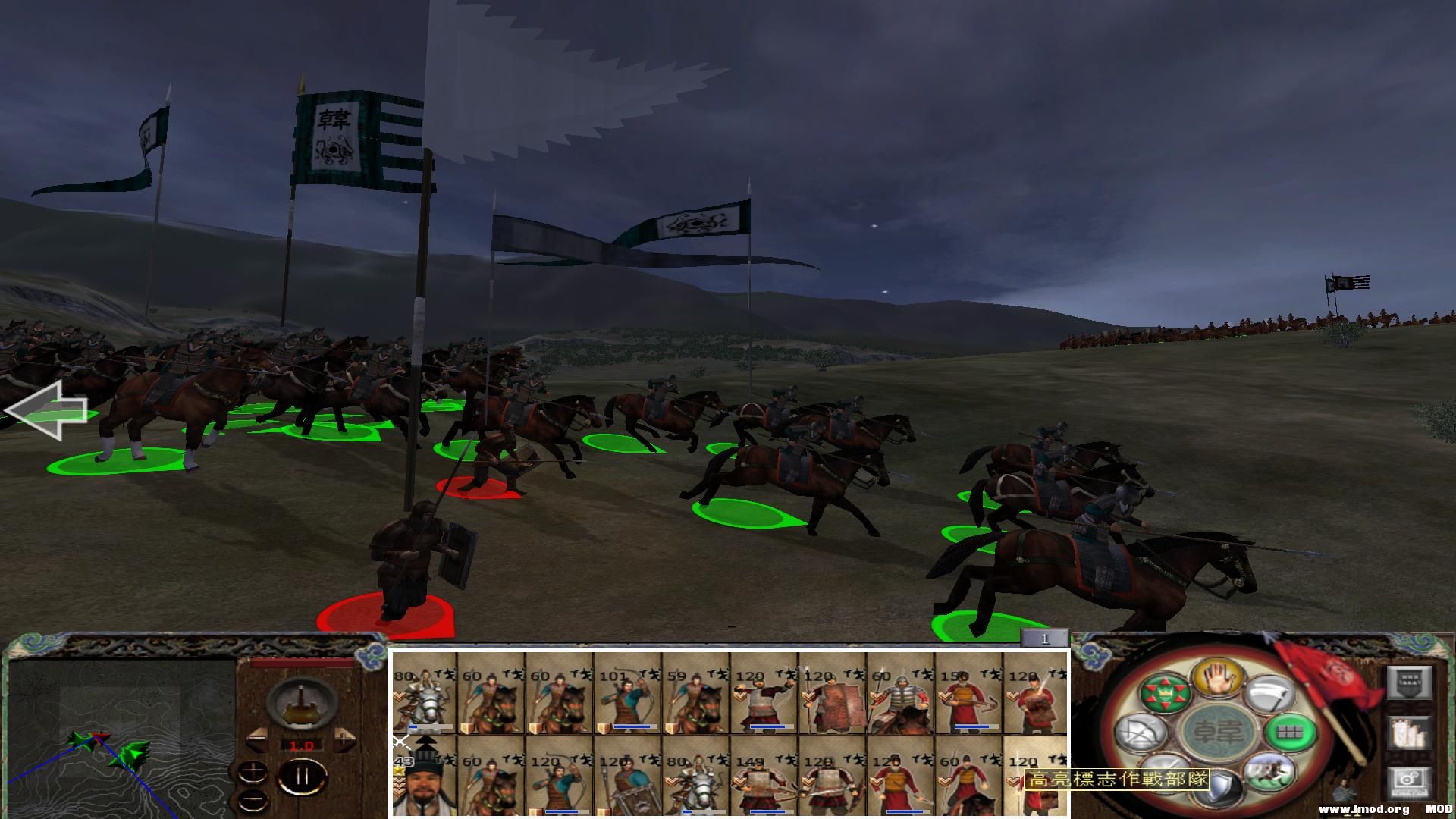Click the battle speed 1.0 display

point(302,745)
